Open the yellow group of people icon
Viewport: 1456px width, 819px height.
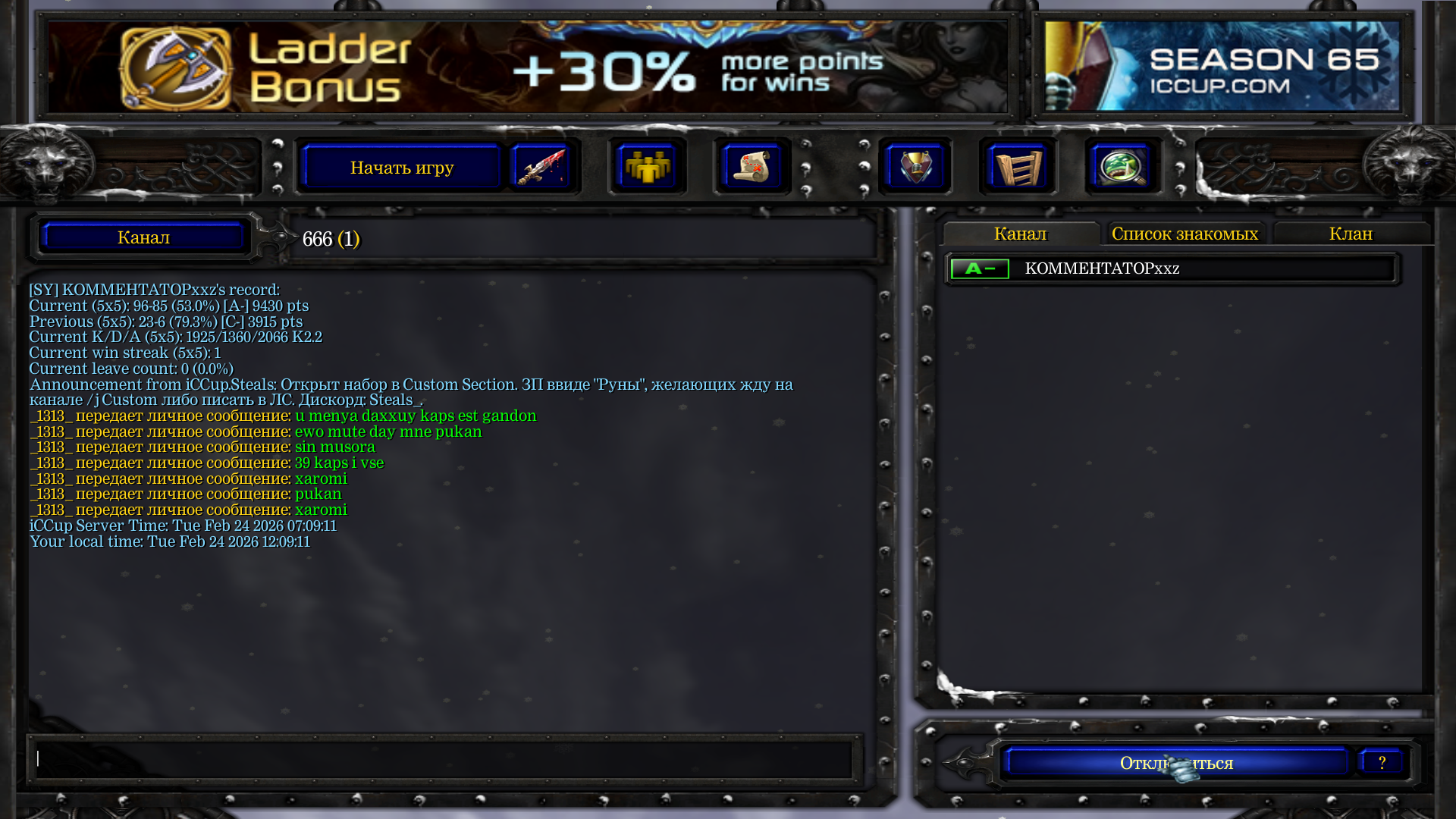point(647,167)
